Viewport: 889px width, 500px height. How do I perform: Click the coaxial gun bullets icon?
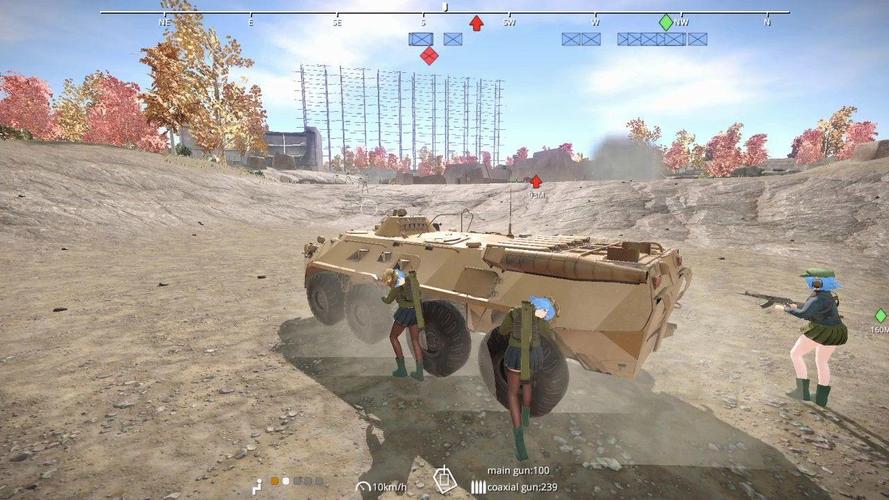(478, 487)
